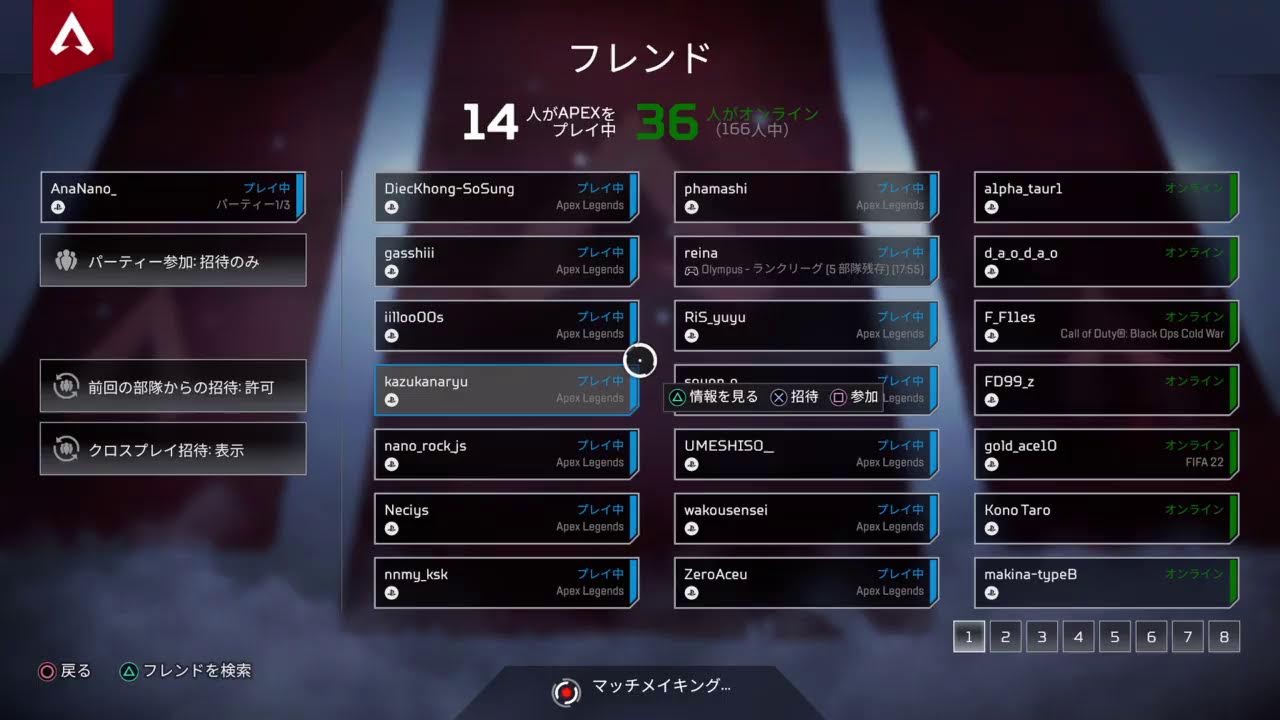Select friend nano_rock_js
The image size is (1280, 720).
506,454
